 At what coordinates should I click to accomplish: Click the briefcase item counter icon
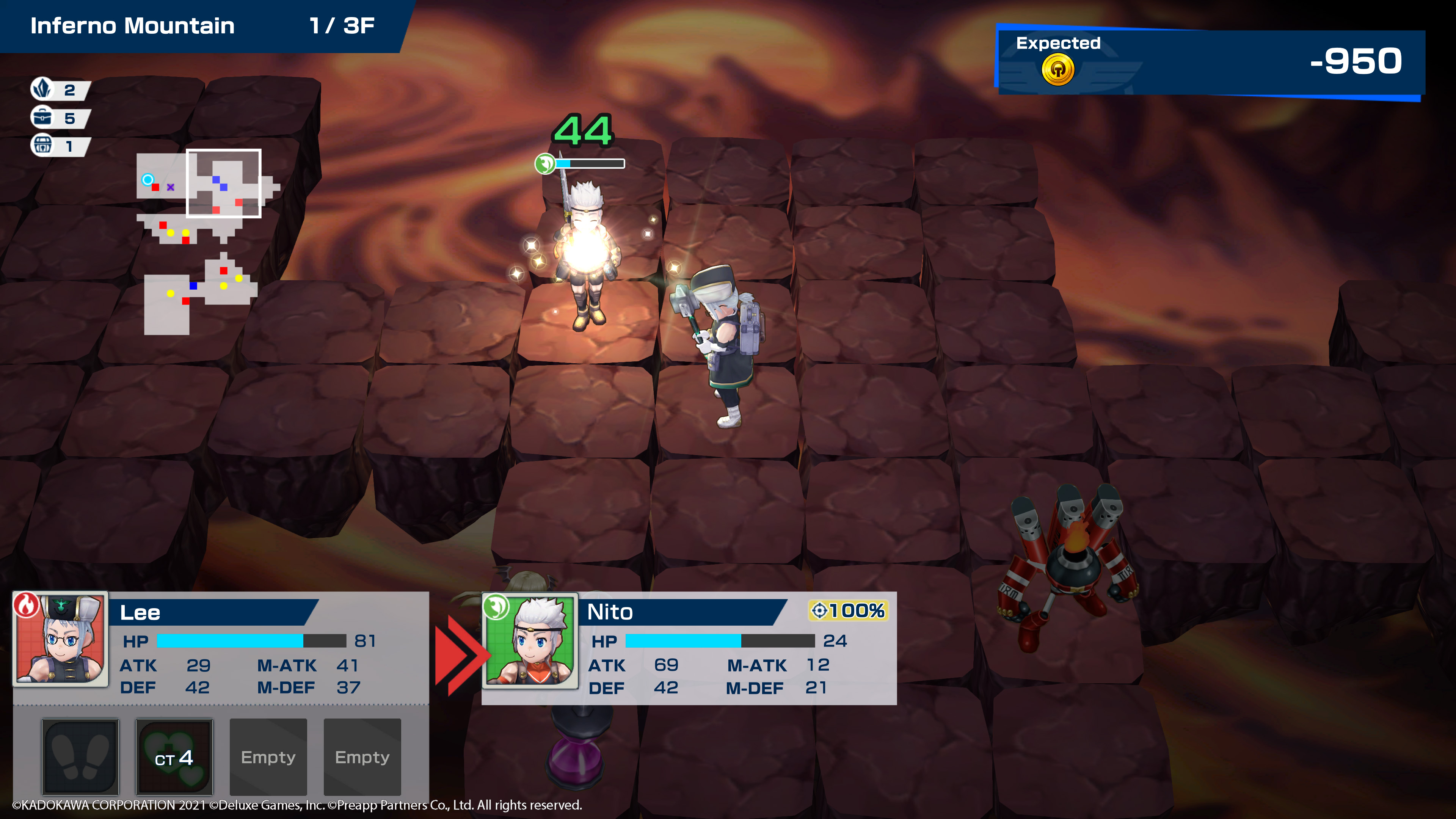tap(42, 118)
